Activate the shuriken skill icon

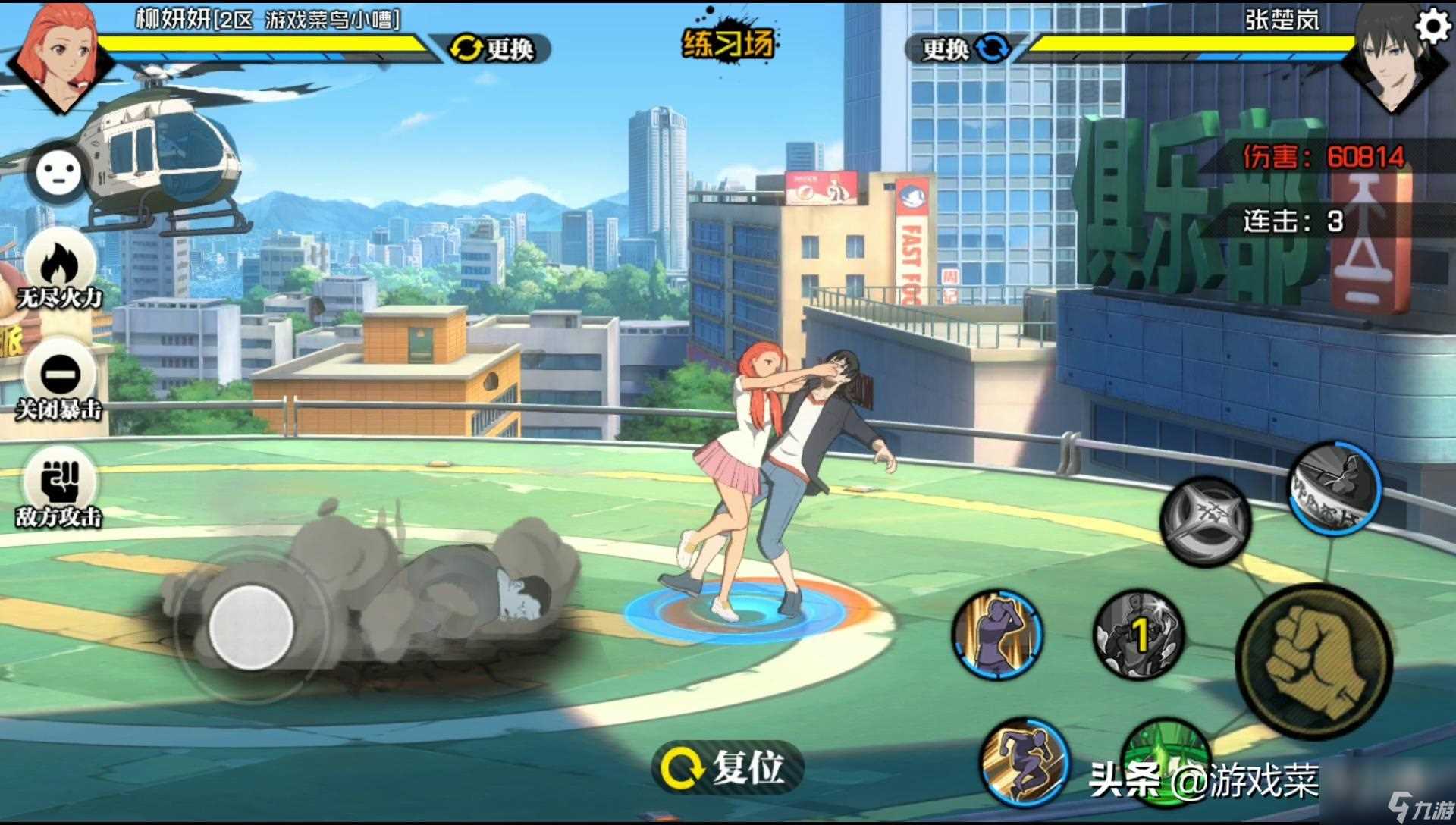[x=1205, y=522]
